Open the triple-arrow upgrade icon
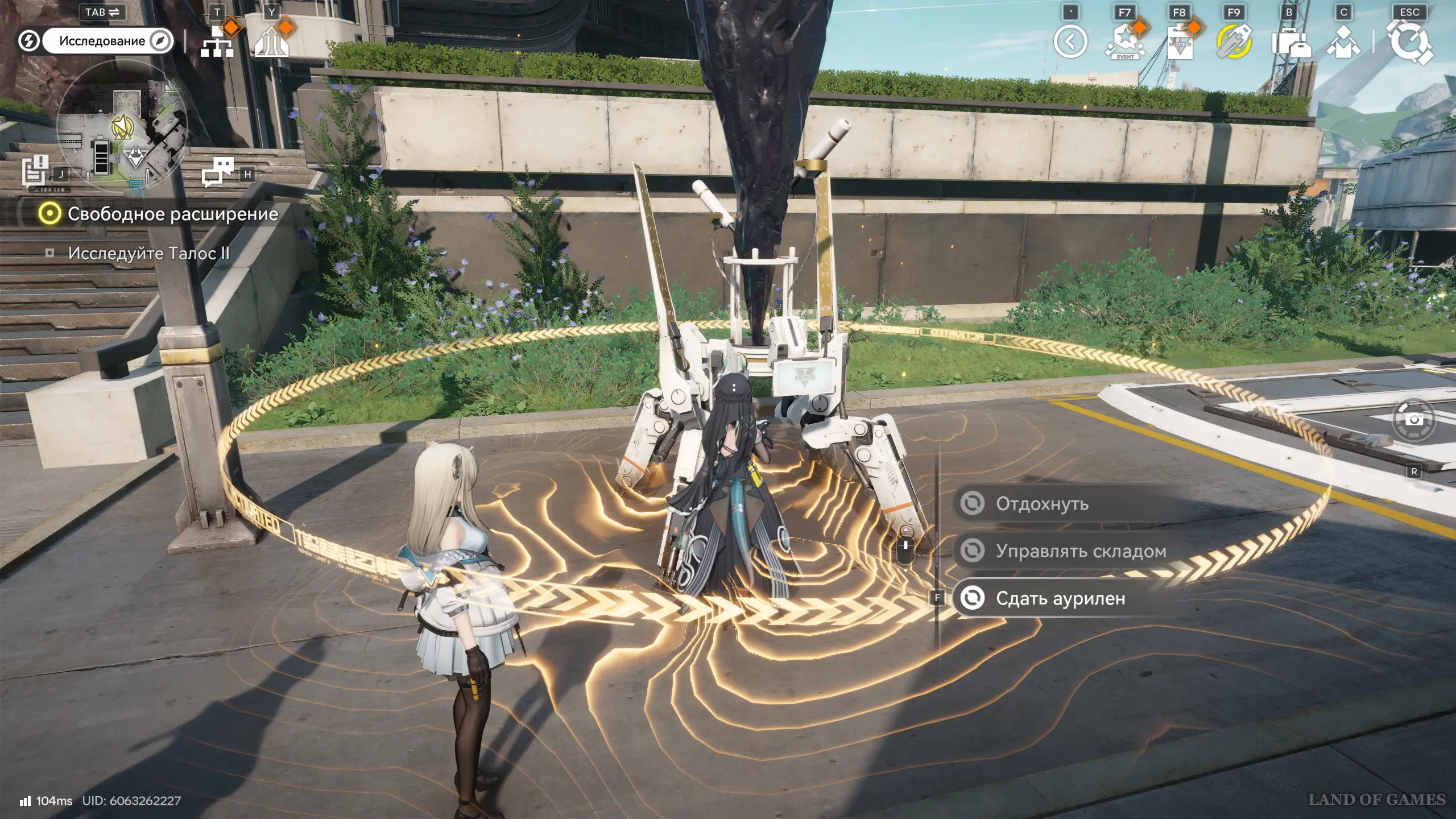The height and width of the screenshot is (819, 1456). click(272, 42)
